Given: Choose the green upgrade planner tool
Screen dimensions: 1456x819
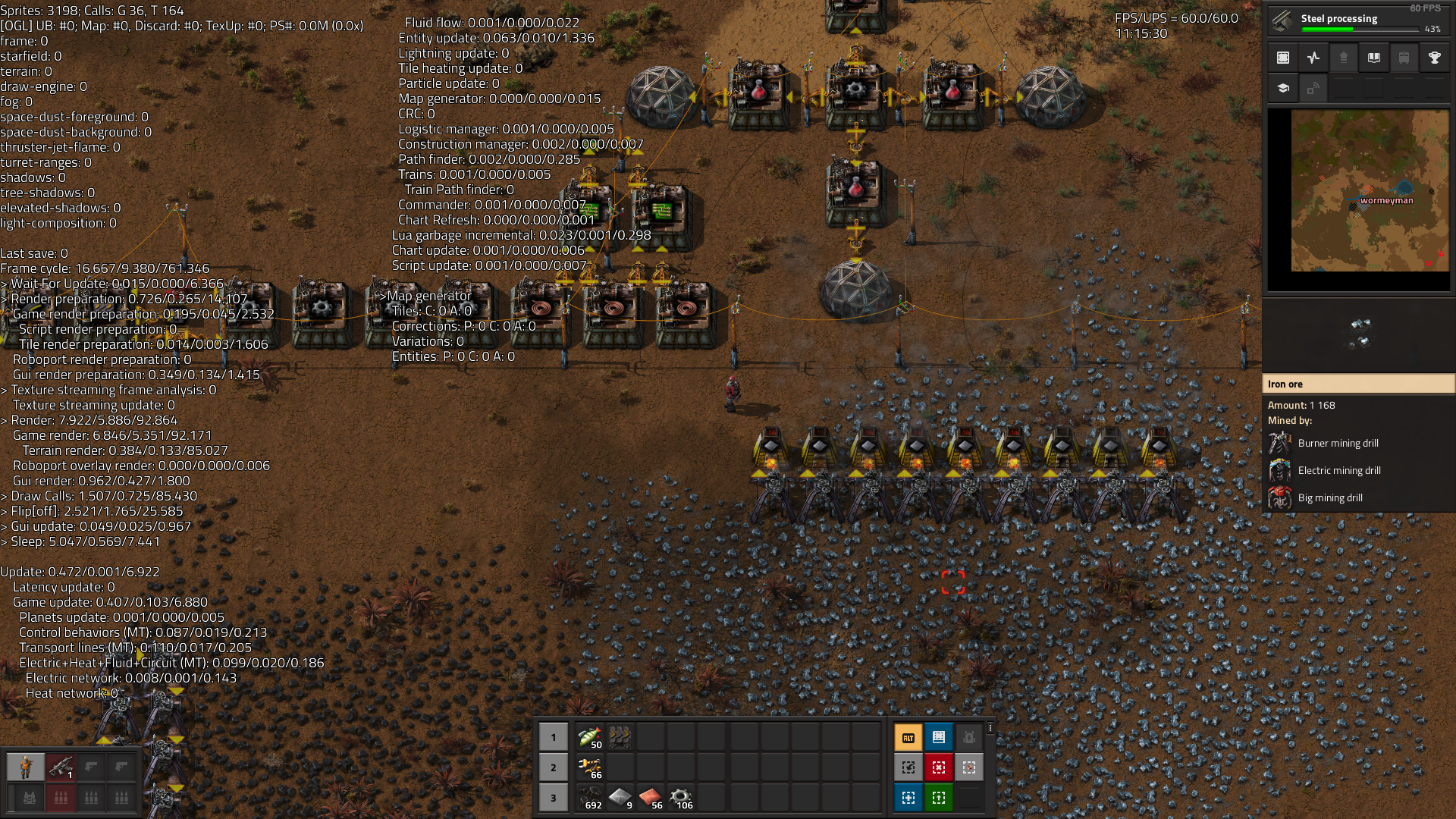Looking at the screenshot, I should click(x=939, y=798).
